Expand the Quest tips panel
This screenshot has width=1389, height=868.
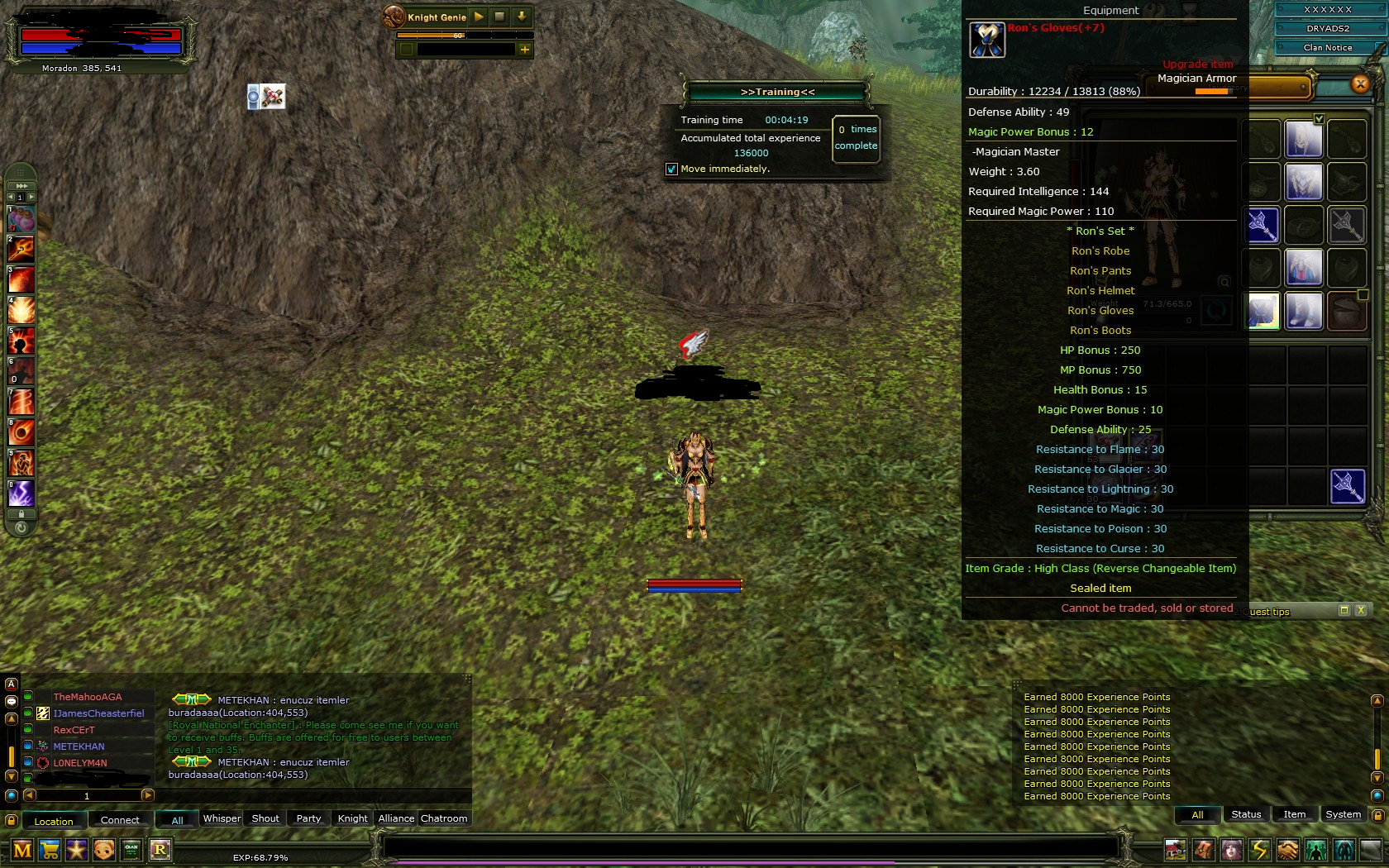pos(1344,610)
